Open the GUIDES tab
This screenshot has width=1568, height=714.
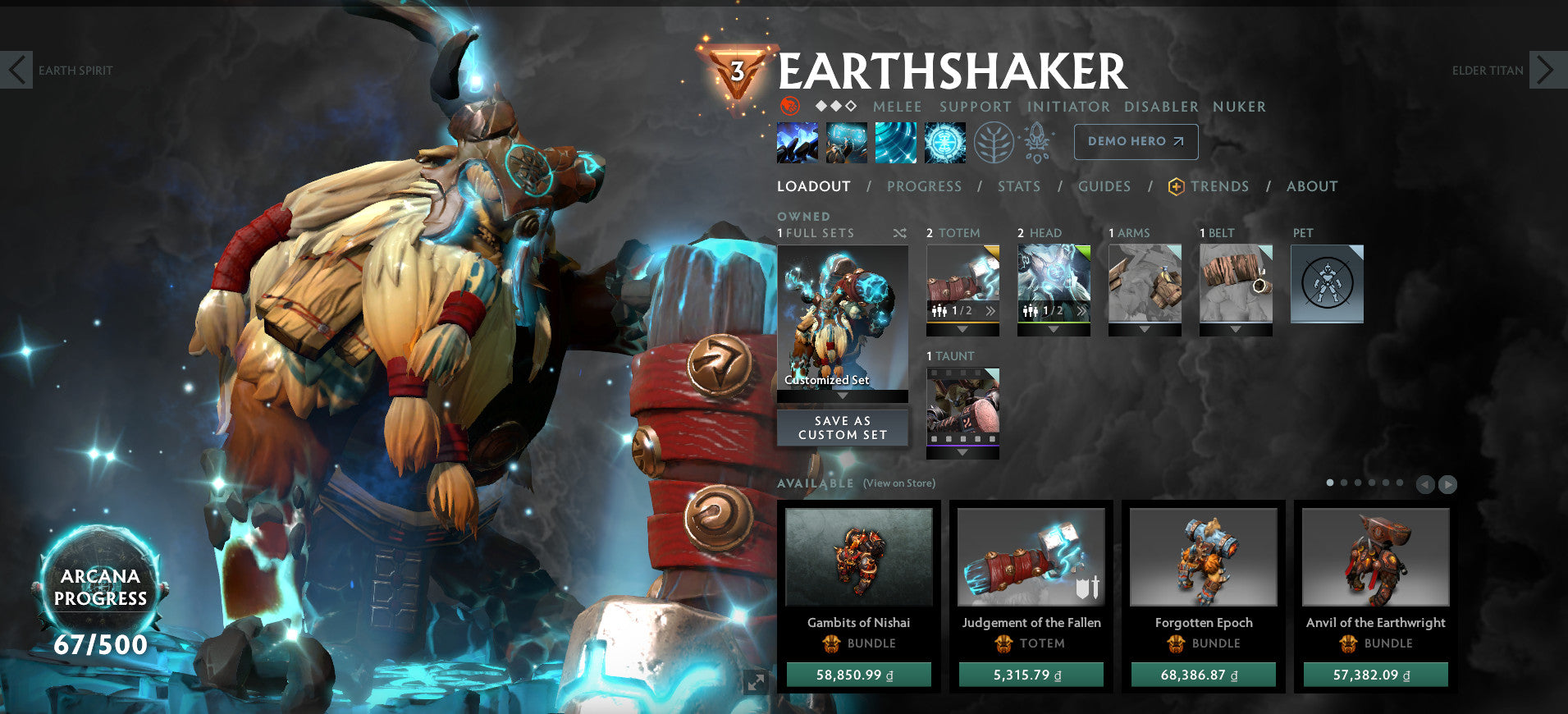(1104, 186)
